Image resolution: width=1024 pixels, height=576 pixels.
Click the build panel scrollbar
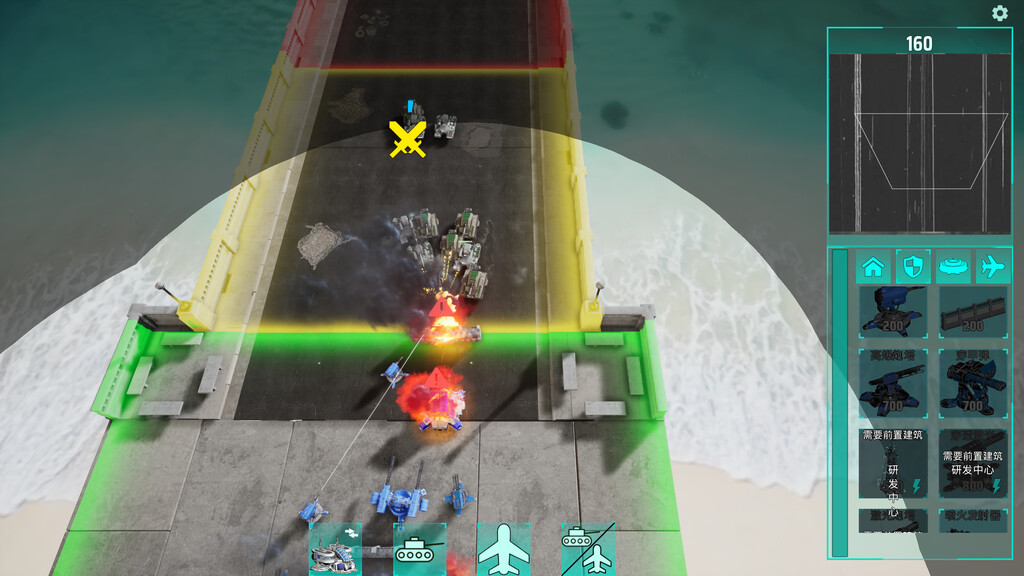coord(840,402)
